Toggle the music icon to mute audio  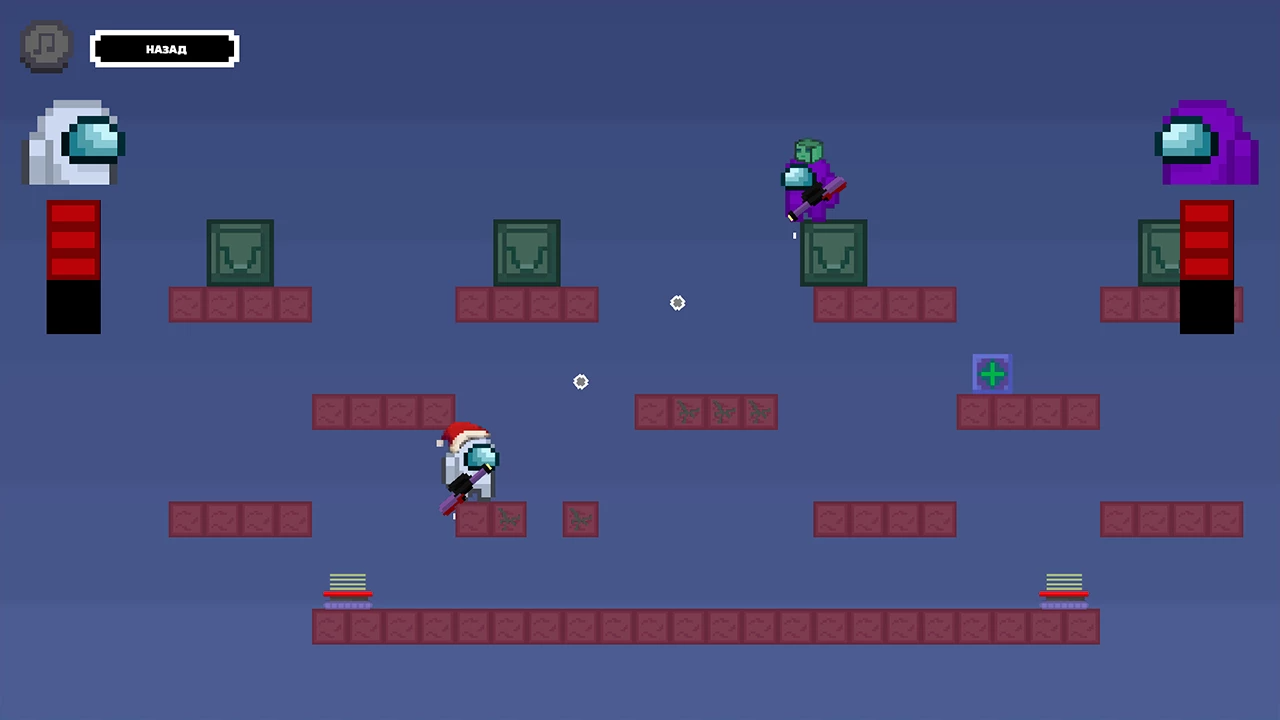pyautogui.click(x=45, y=45)
